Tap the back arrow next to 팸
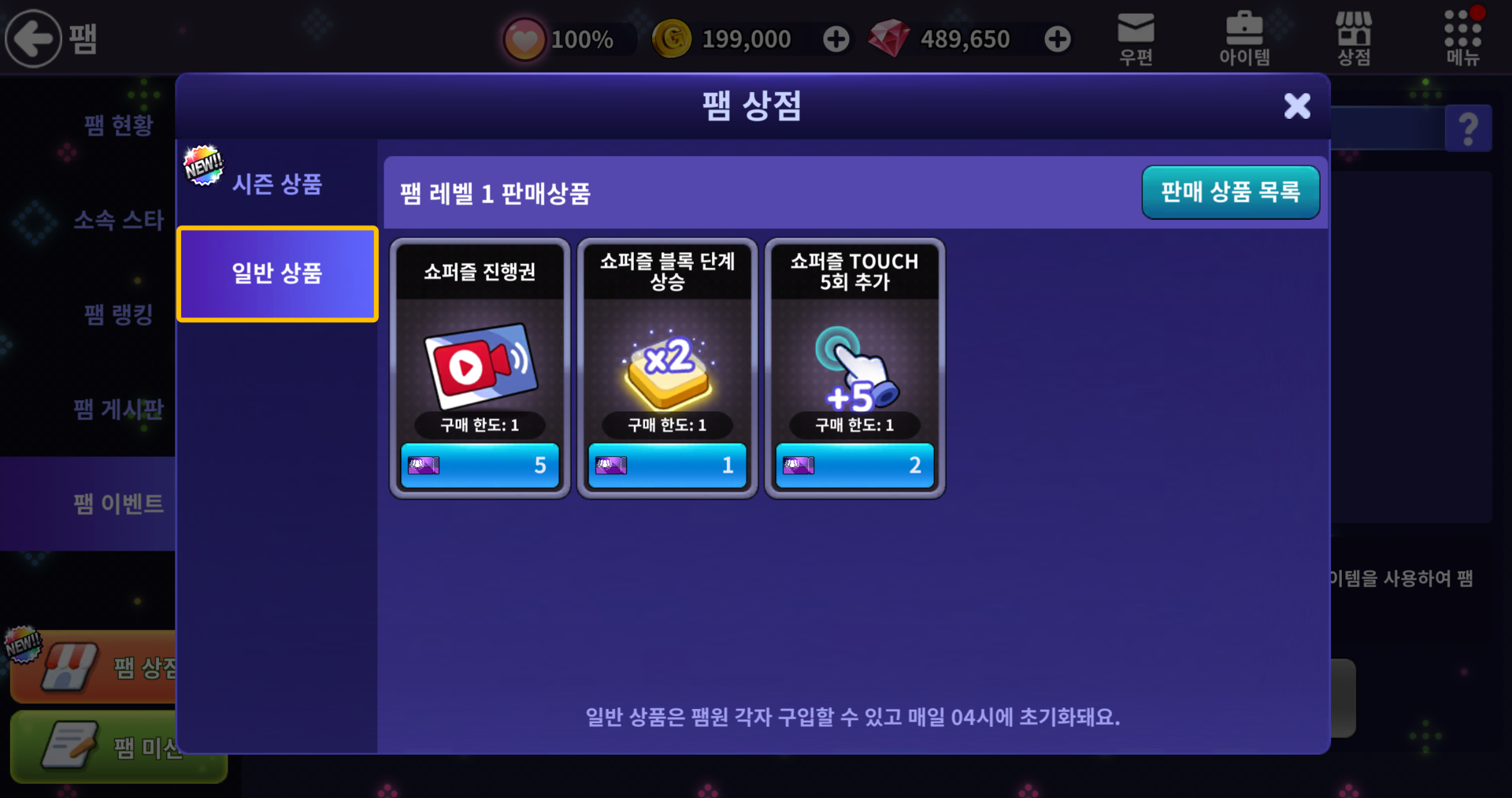The width and height of the screenshot is (1512, 798). [33, 37]
